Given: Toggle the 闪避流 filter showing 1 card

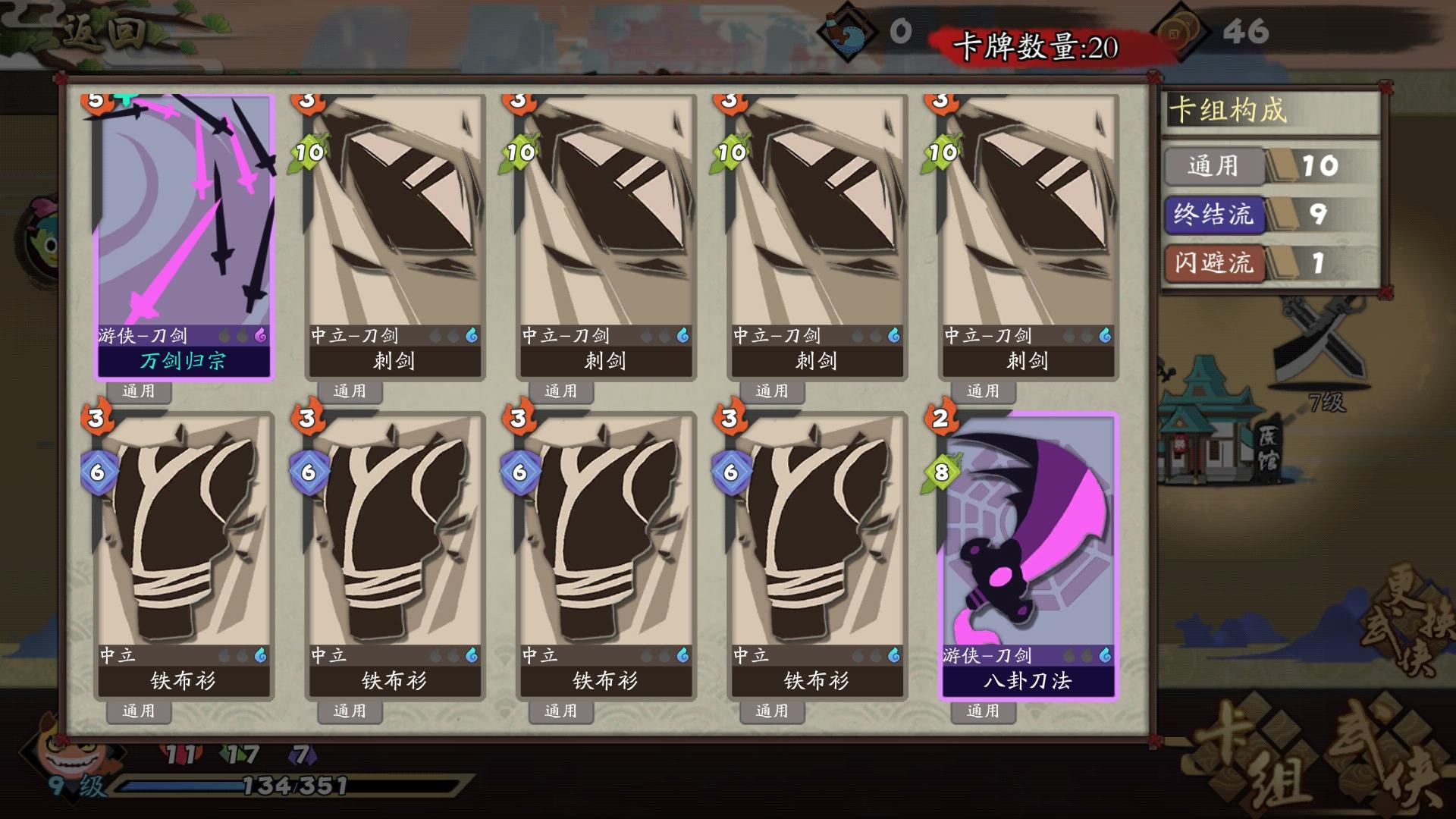Looking at the screenshot, I should pyautogui.click(x=1214, y=265).
